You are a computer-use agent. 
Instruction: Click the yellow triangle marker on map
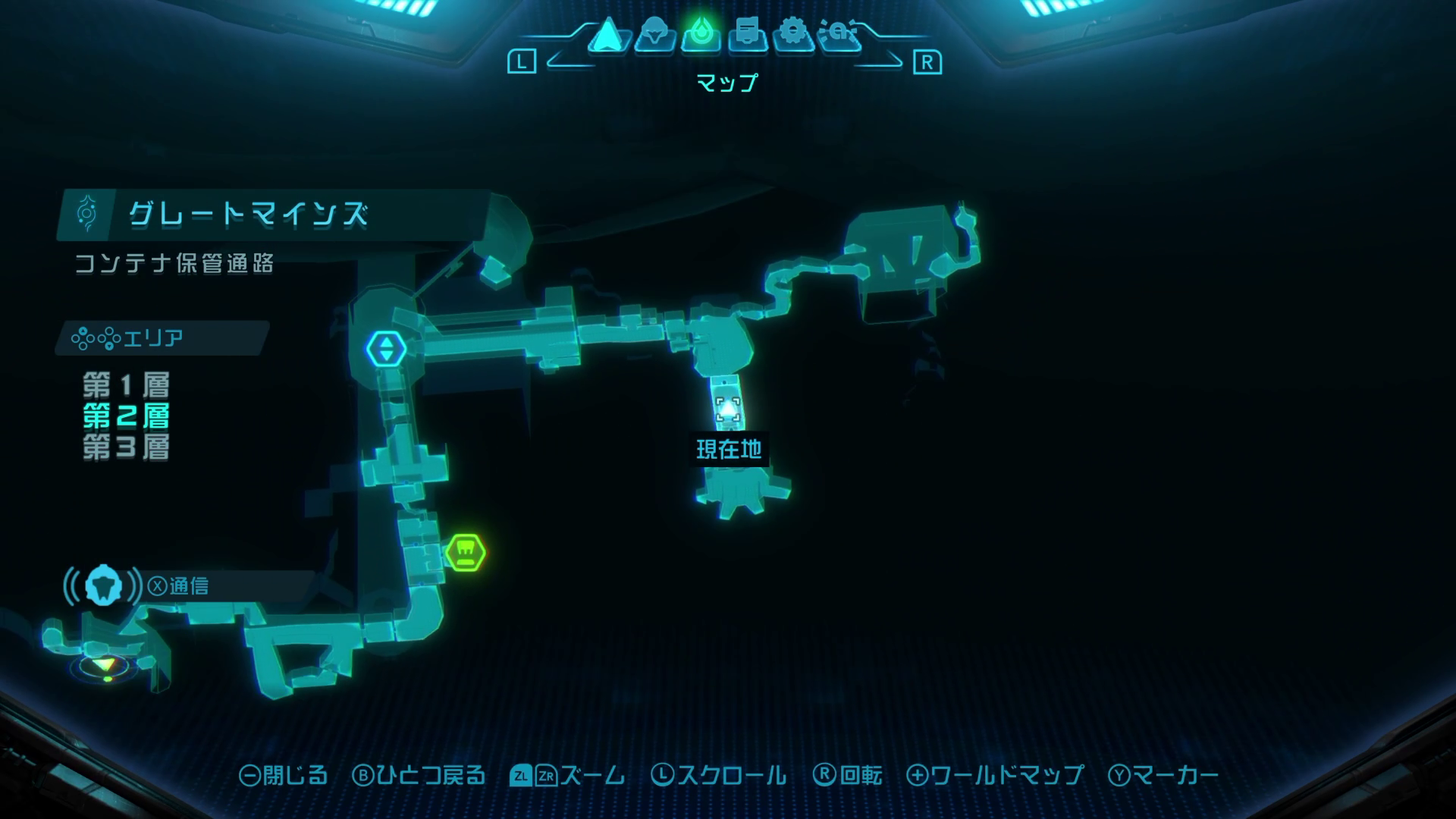pos(105,665)
